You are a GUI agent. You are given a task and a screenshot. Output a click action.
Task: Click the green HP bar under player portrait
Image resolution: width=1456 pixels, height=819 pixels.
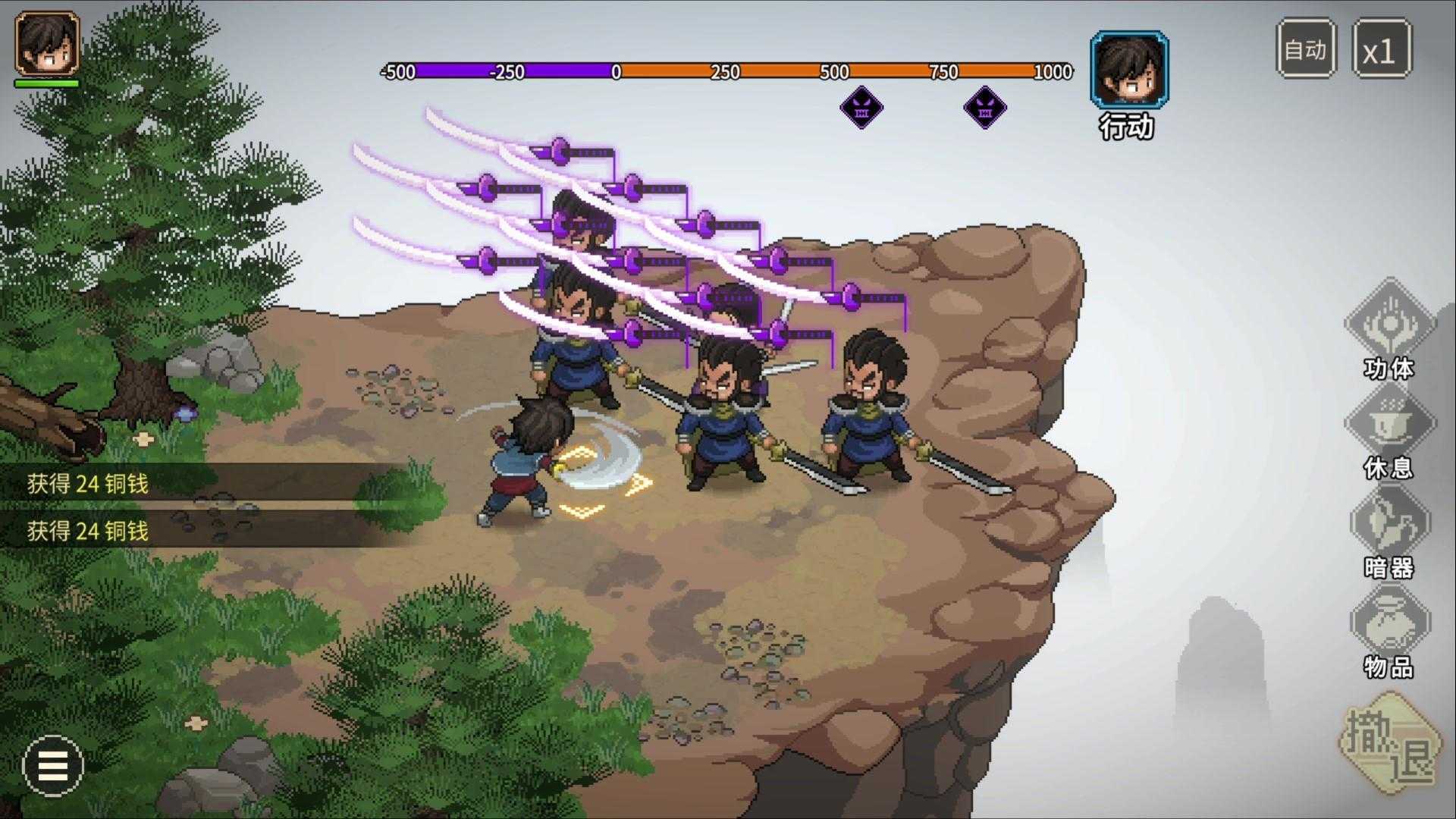[x=45, y=83]
